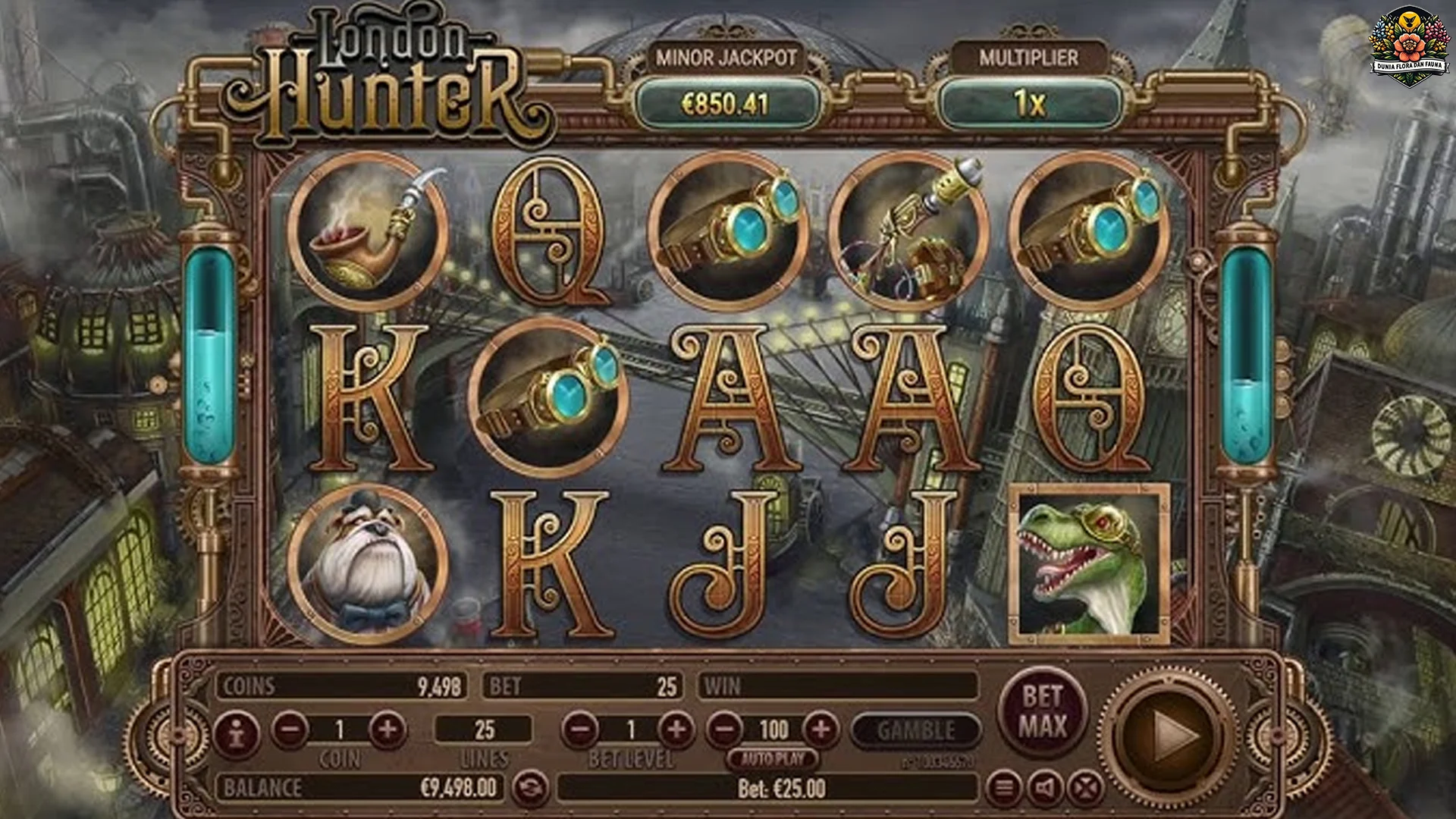Reduce the autoplay spin count

[726, 730]
